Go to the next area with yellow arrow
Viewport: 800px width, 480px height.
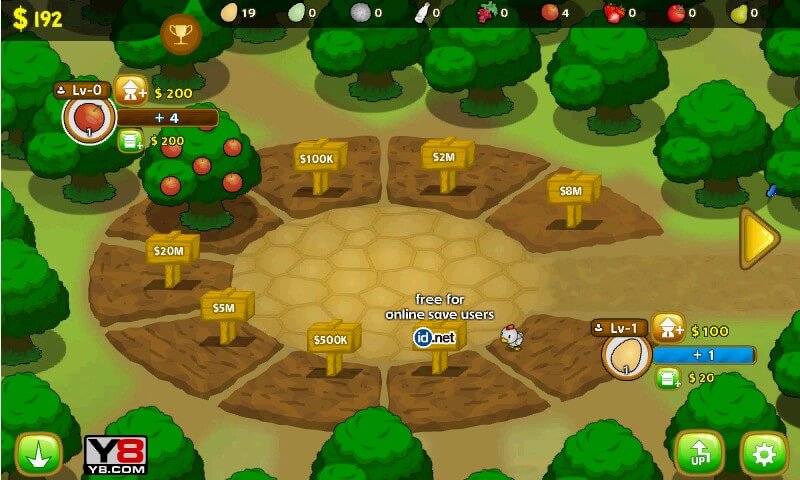click(761, 238)
